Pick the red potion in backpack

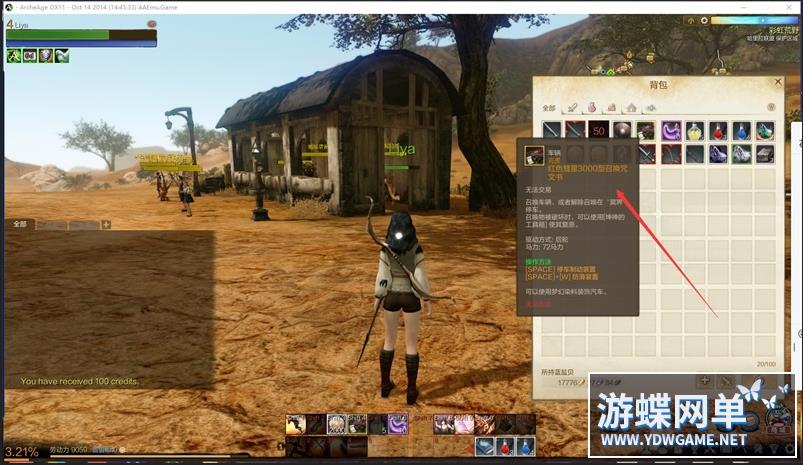click(717, 130)
